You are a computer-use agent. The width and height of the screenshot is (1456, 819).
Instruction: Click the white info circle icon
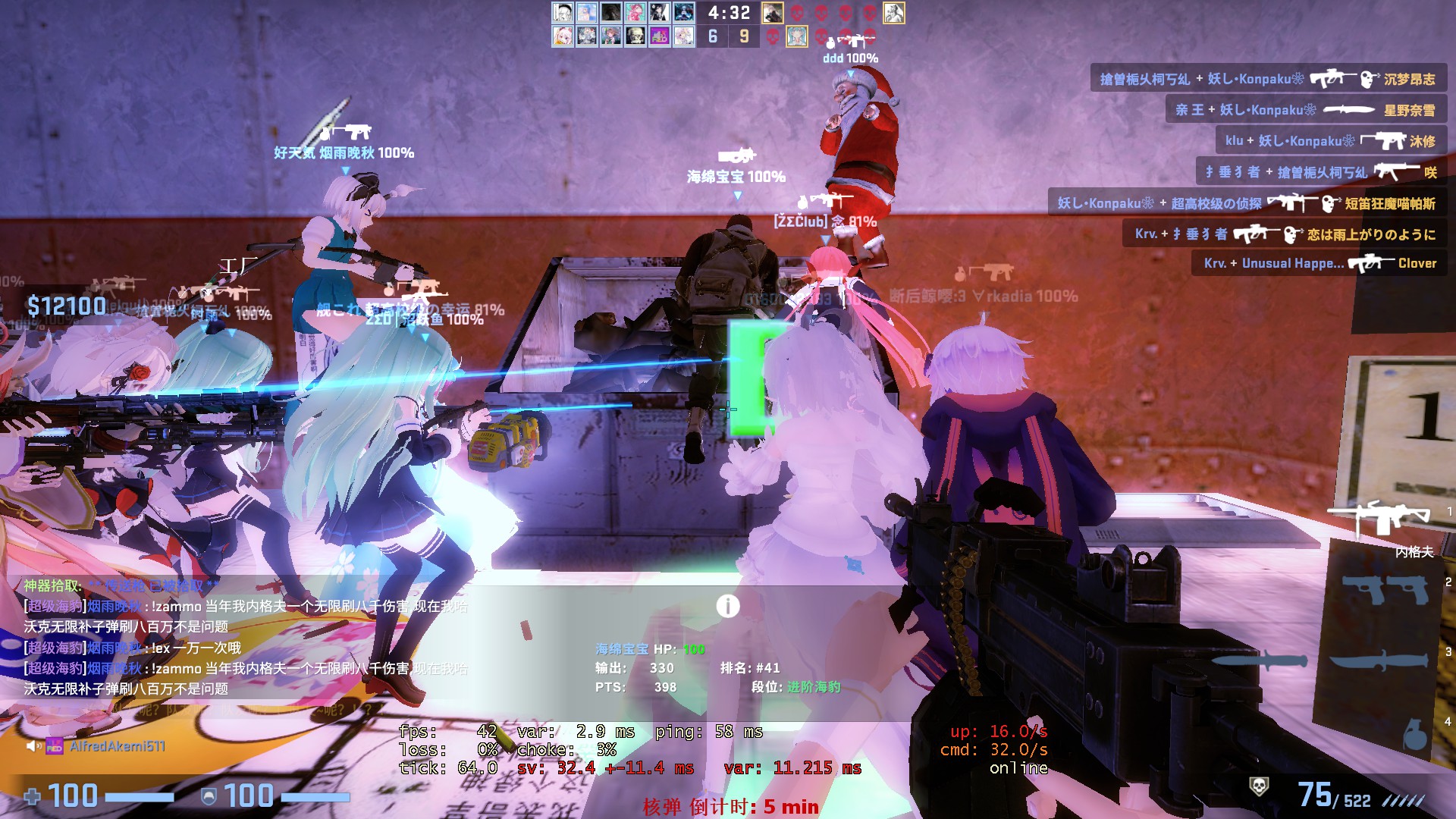tap(728, 606)
